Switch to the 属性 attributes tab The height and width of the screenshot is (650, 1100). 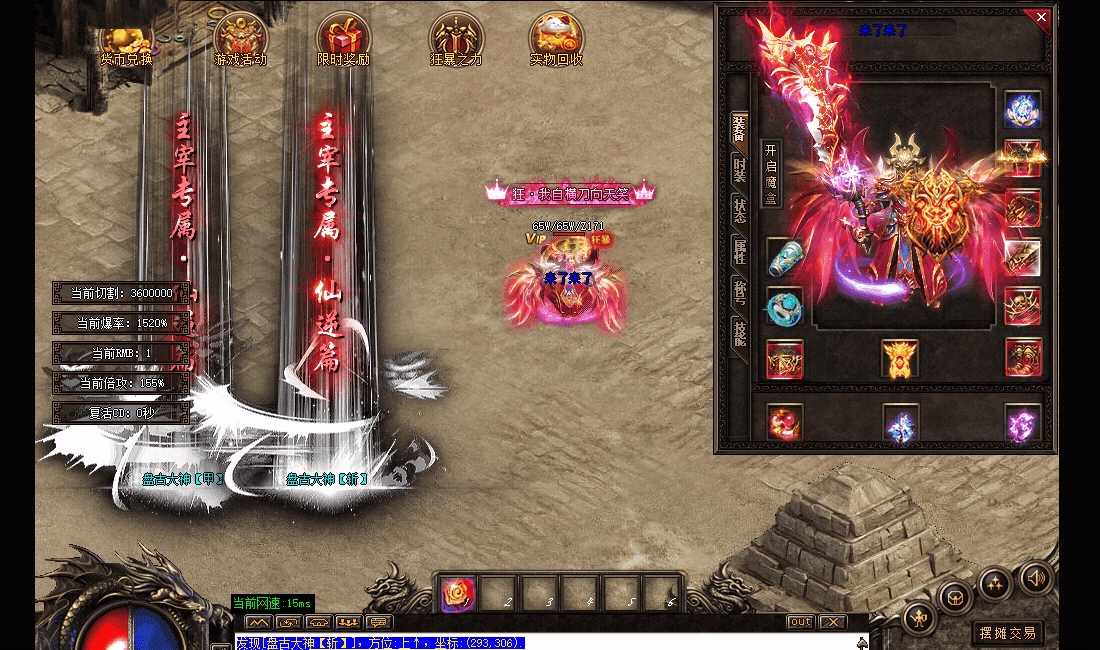click(x=739, y=252)
